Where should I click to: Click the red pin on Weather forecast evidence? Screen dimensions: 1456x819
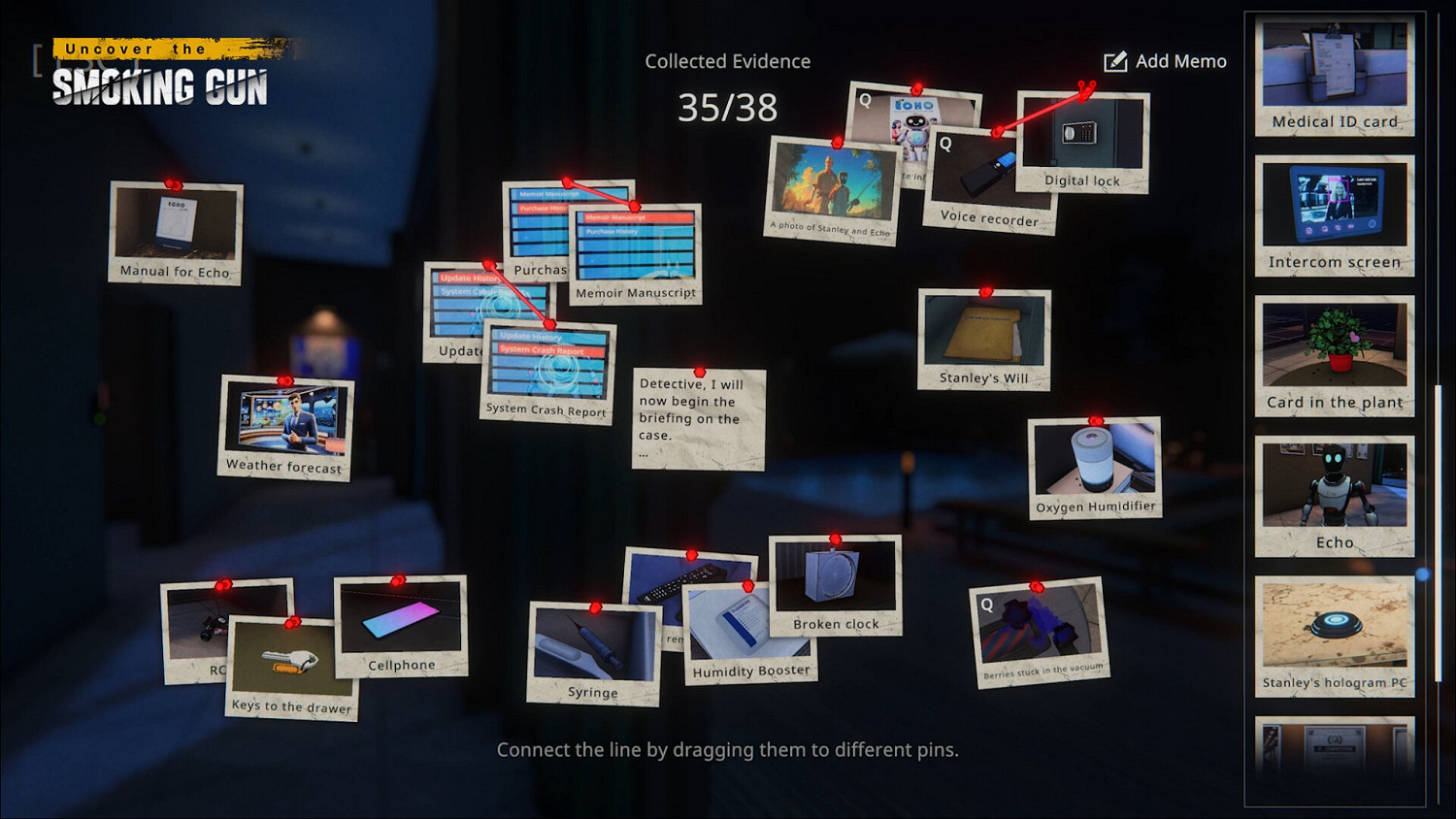[285, 379]
